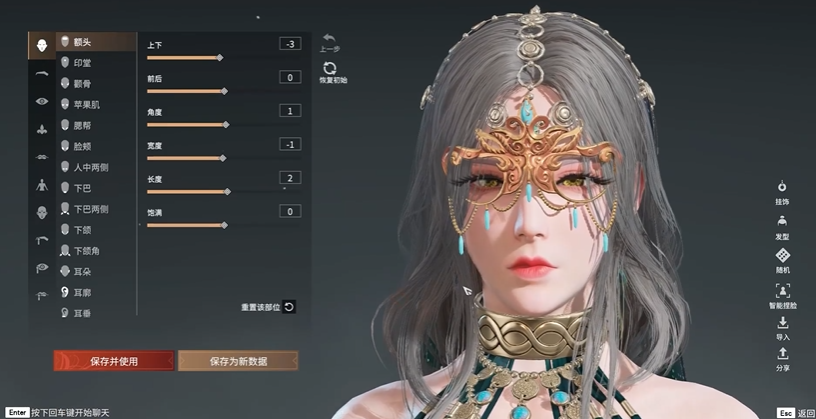Undo with the 上一步 arrow
The image size is (816, 419).
(x=330, y=39)
